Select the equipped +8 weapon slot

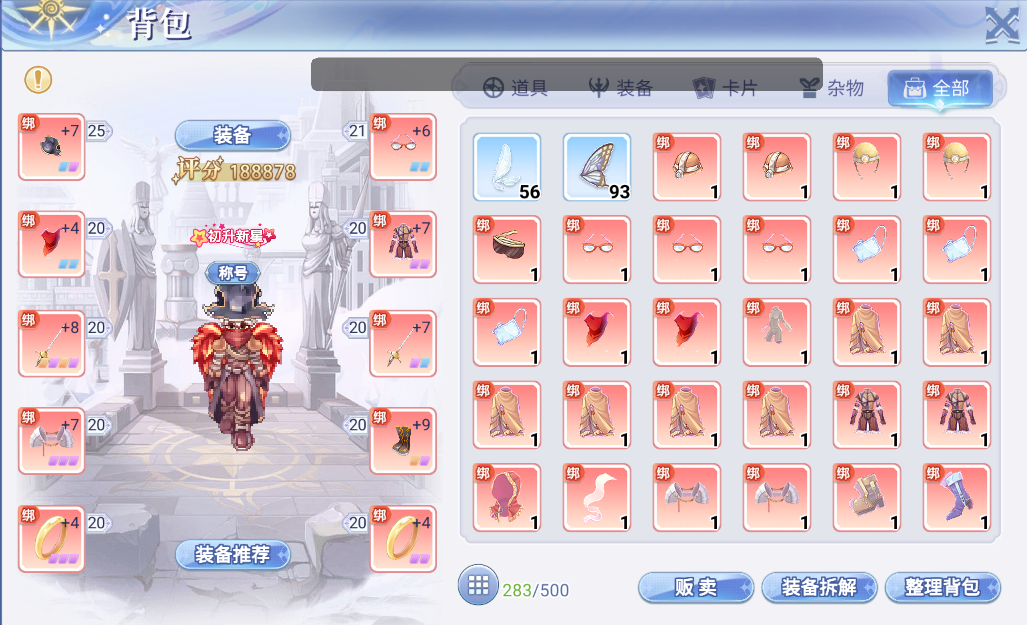coord(51,343)
